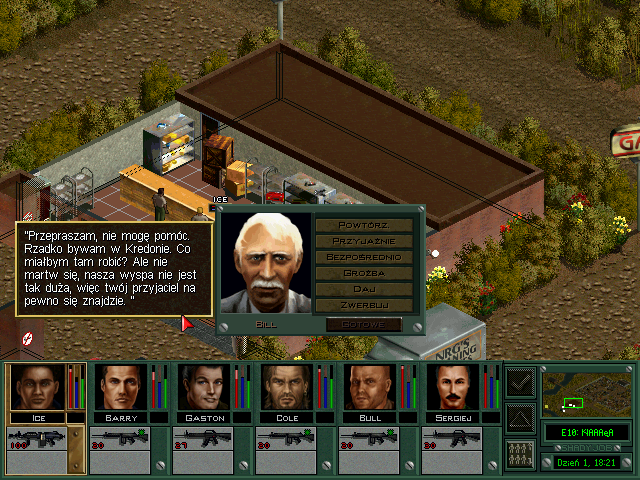Select mercenary Barry's portrait
Screen dimensions: 640x480
pos(118,387)
